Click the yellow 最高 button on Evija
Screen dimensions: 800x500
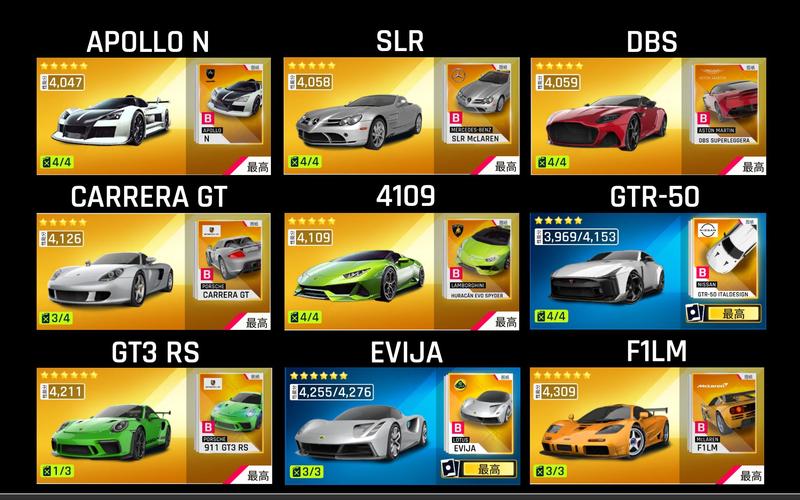click(x=486, y=468)
